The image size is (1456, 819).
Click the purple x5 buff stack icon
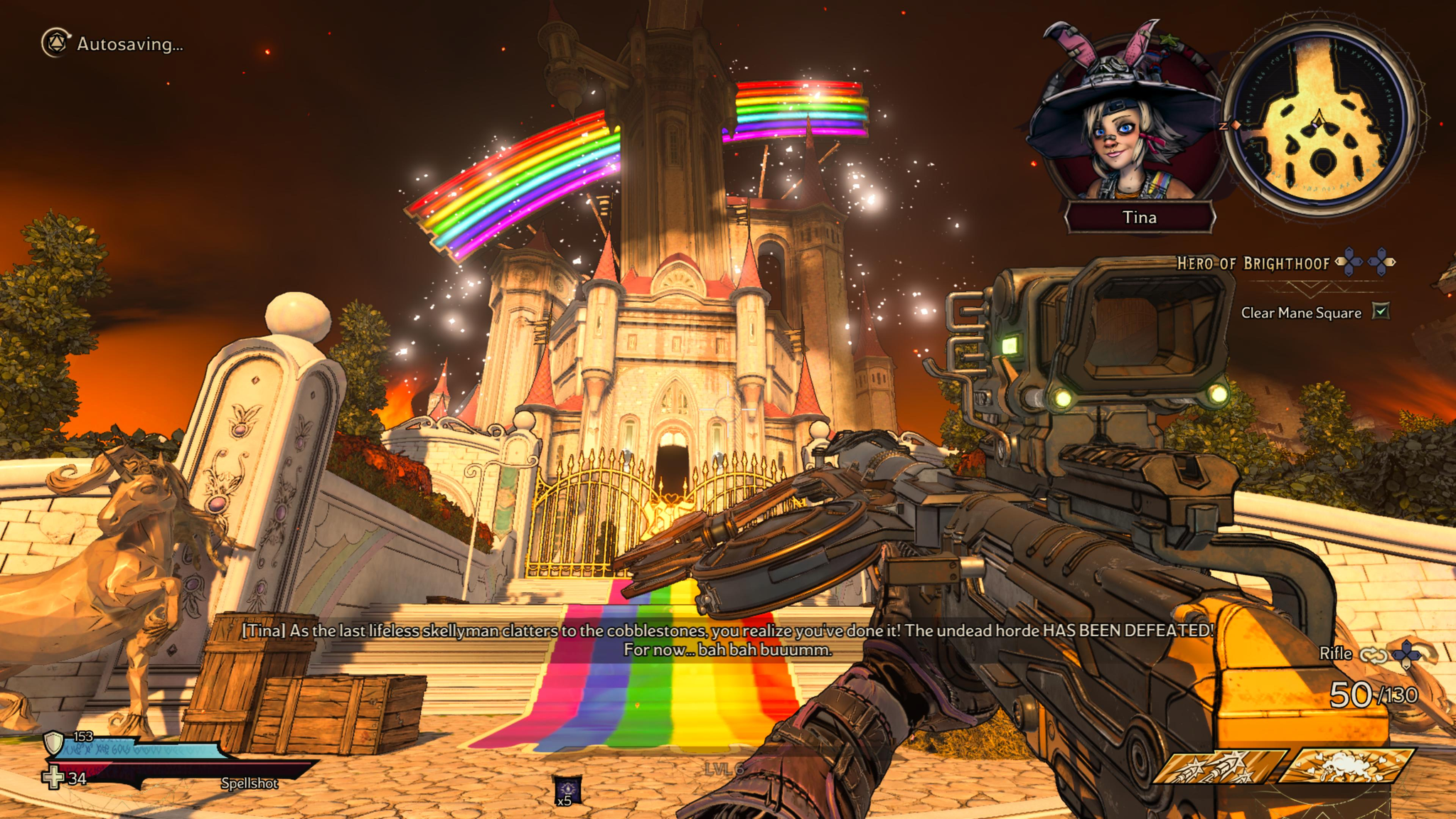567,790
